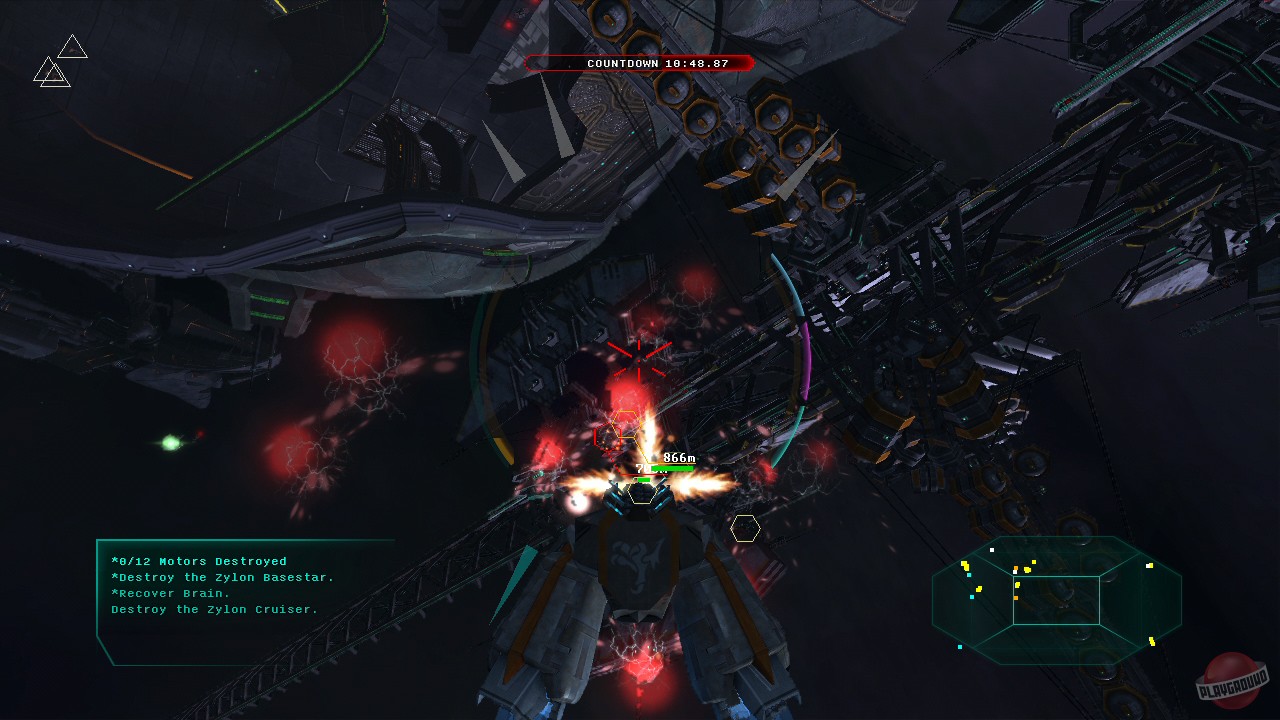Select the 'Destroy the Zylon Cruiser' objective
1280x720 pixels.
pos(215,609)
